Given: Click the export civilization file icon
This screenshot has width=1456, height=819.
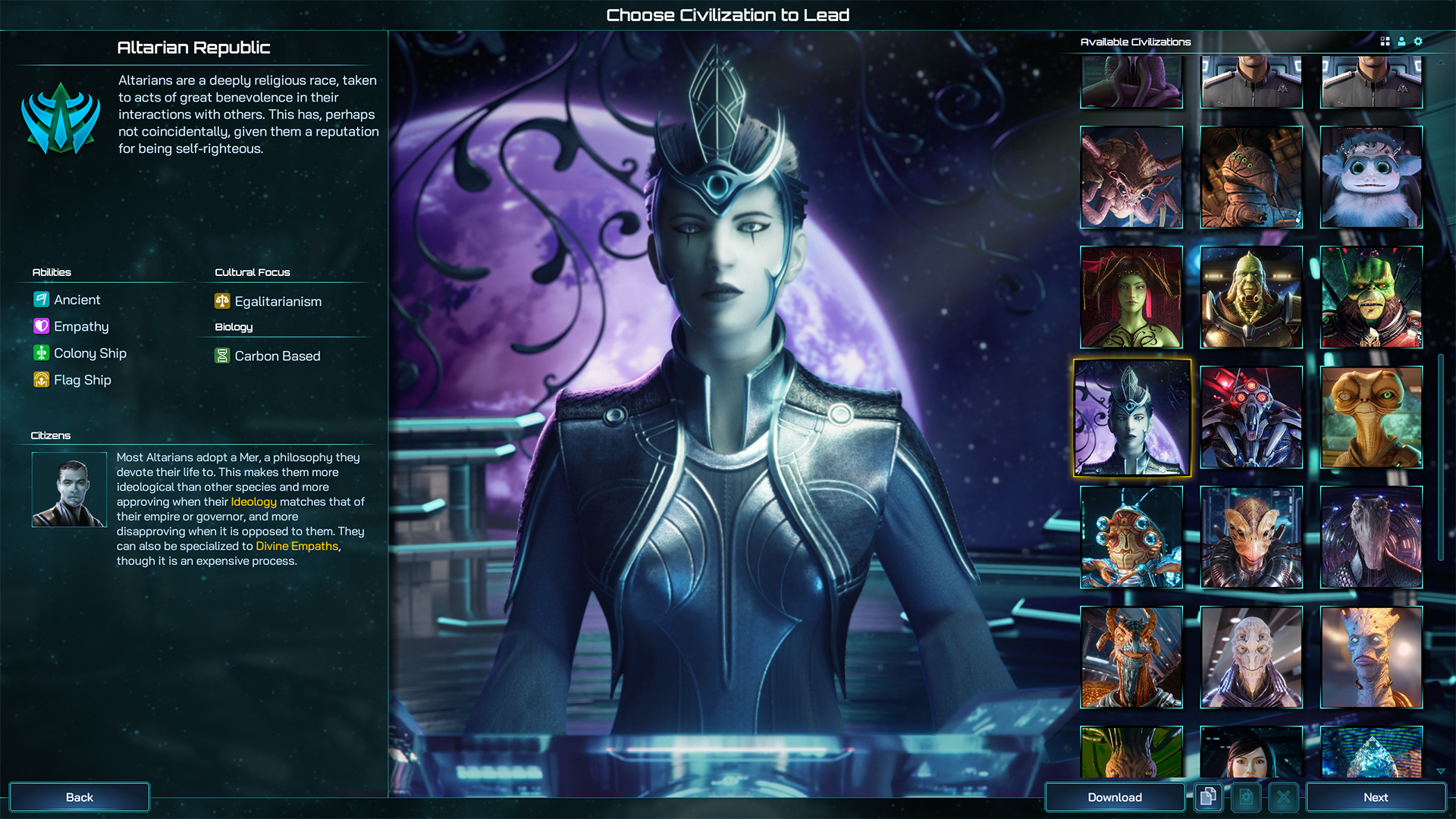Looking at the screenshot, I should (1246, 797).
